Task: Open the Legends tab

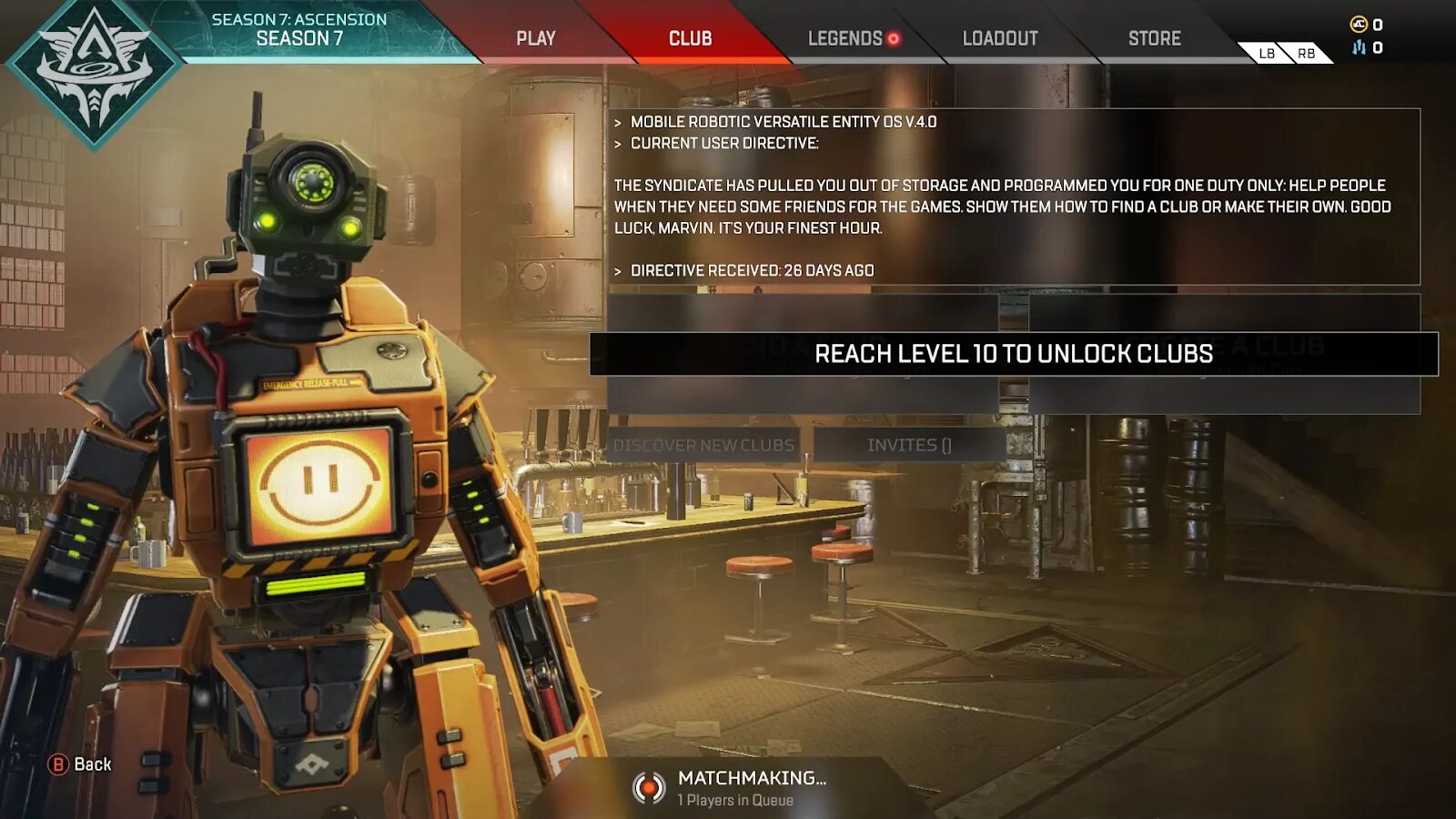Action: 846,38
